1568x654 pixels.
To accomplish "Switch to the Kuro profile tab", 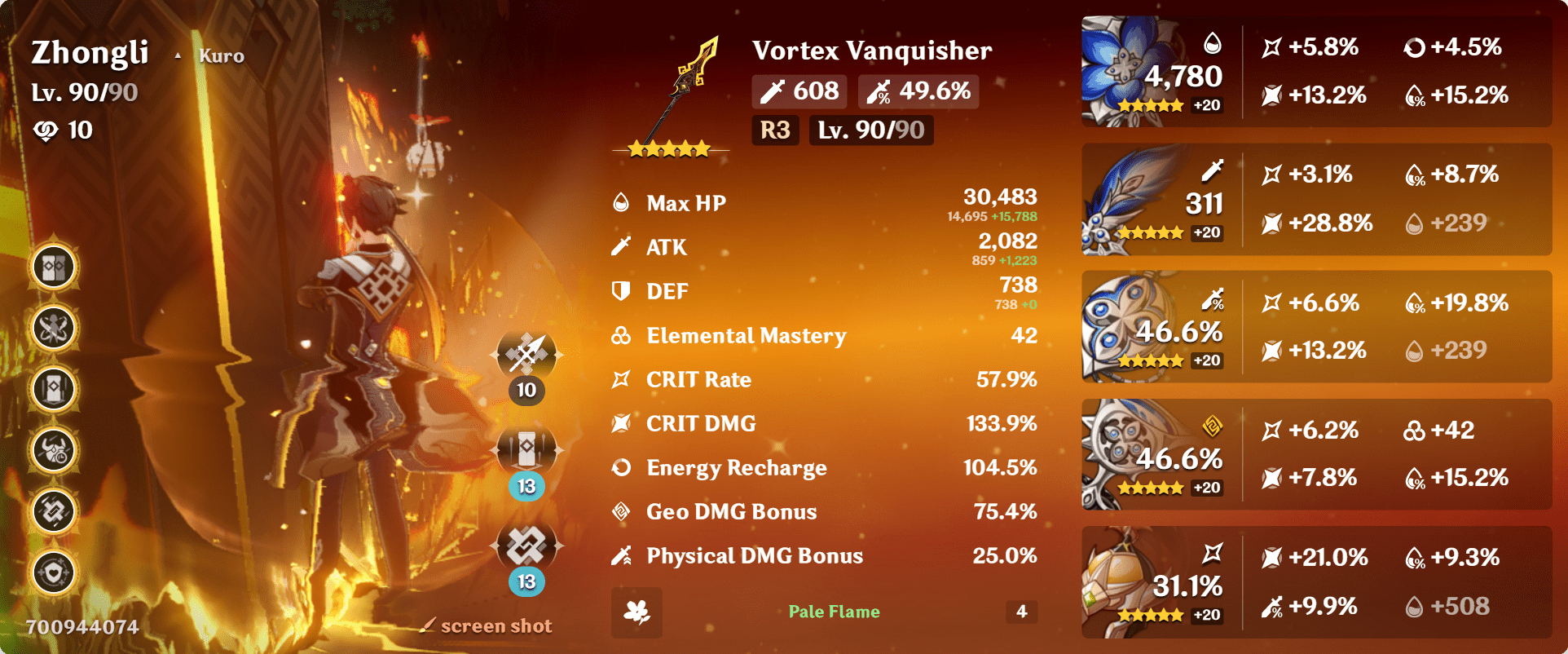I will (220, 55).
